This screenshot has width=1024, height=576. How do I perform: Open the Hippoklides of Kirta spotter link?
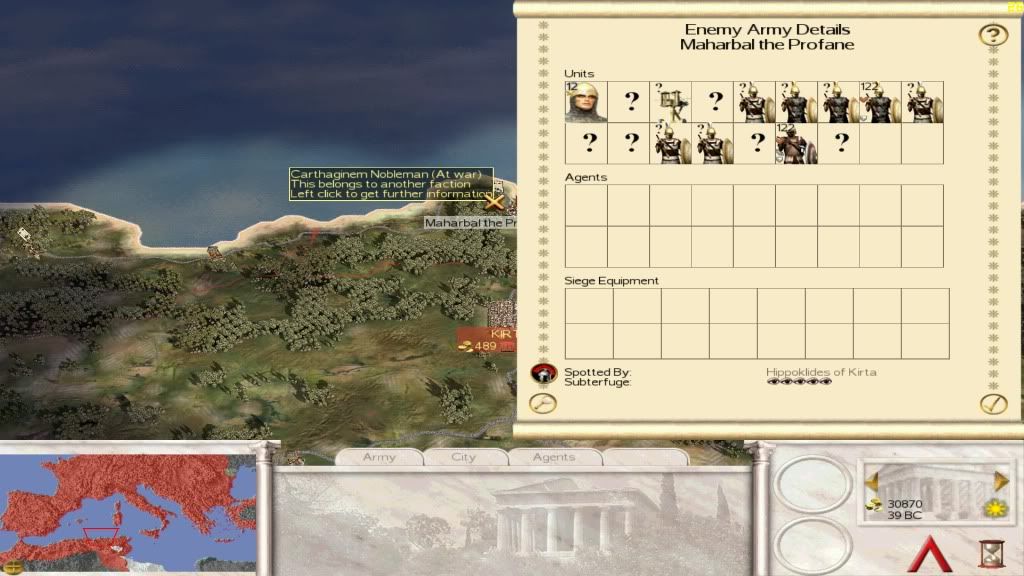pyautogui.click(x=820, y=372)
